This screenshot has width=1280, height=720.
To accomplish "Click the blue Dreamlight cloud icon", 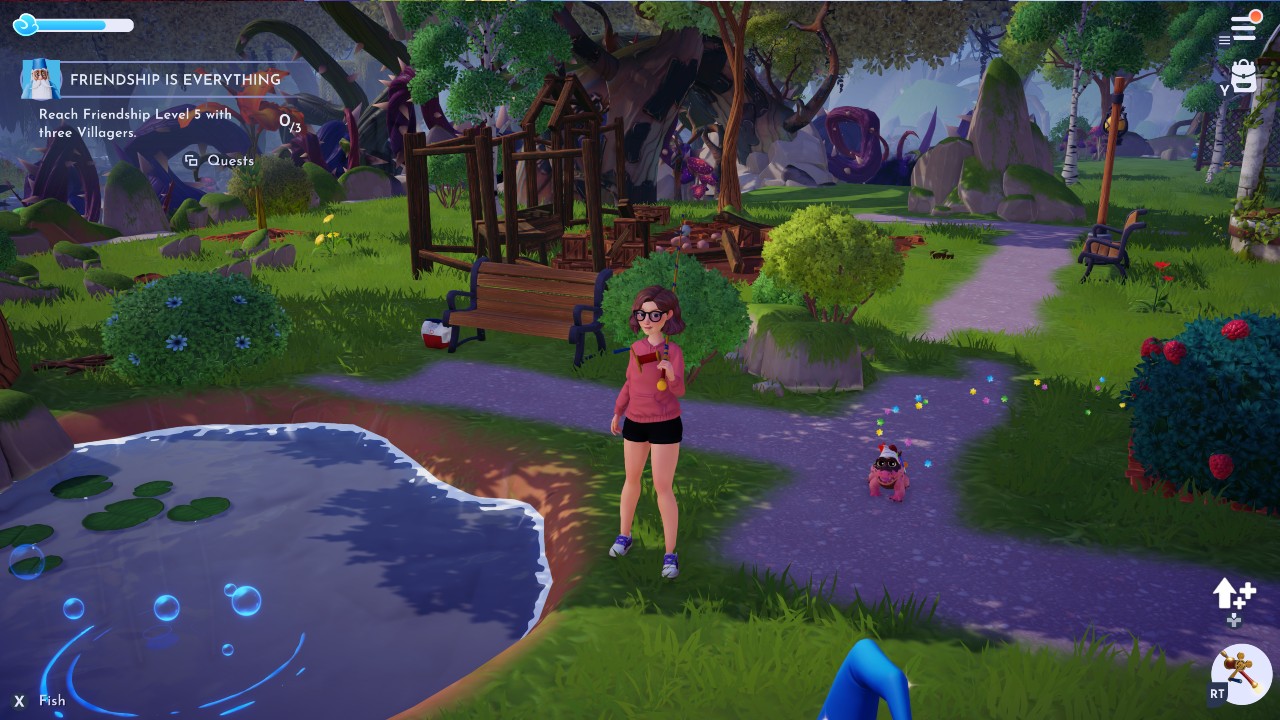I will [x=24, y=25].
